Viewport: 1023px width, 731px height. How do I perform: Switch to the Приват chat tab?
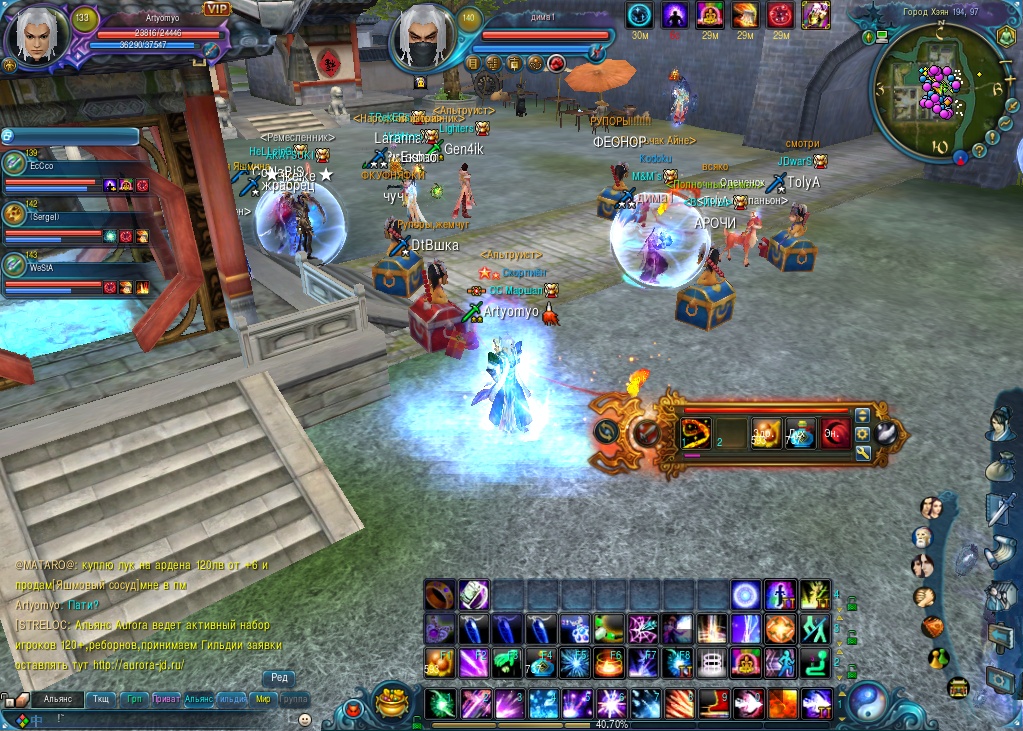tap(165, 699)
